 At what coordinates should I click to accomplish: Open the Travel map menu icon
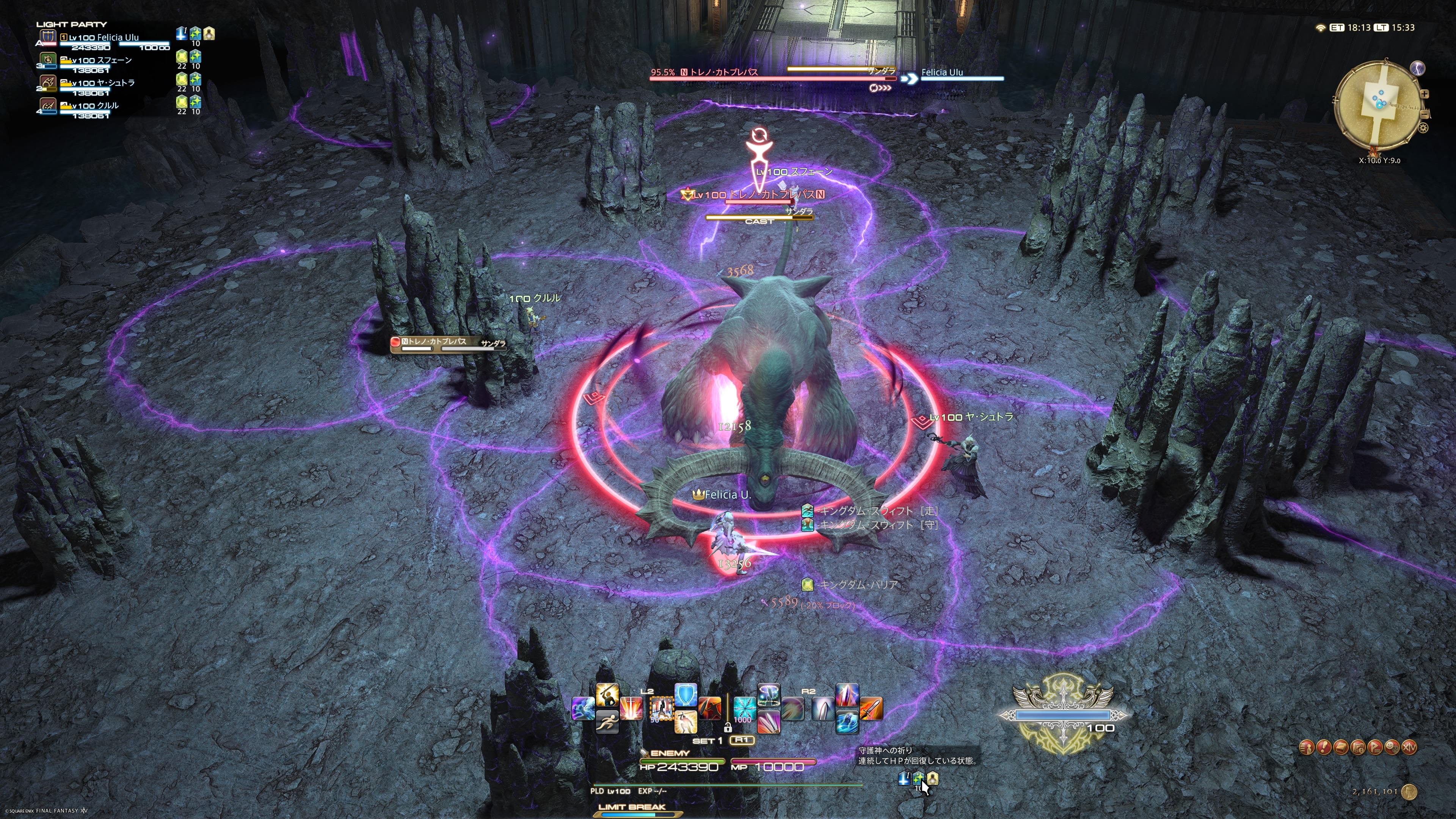point(1358,747)
